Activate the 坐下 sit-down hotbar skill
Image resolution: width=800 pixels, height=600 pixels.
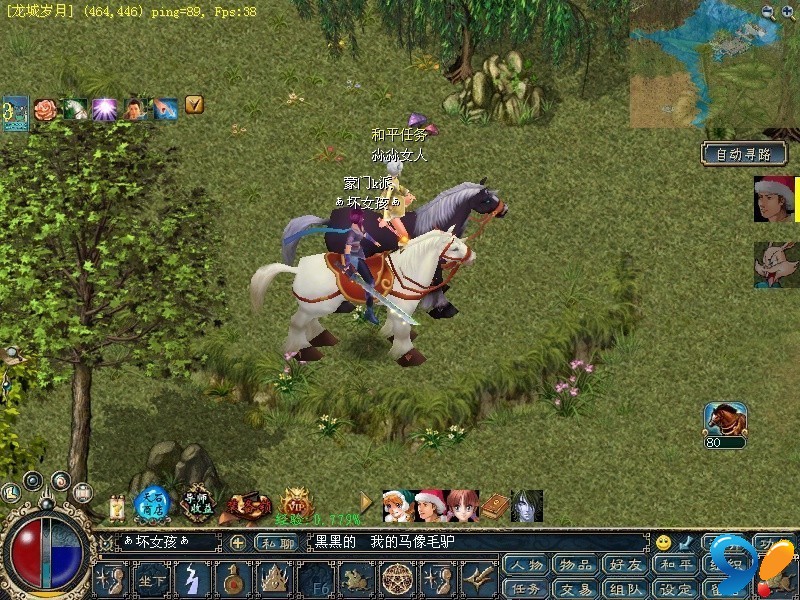click(x=152, y=580)
